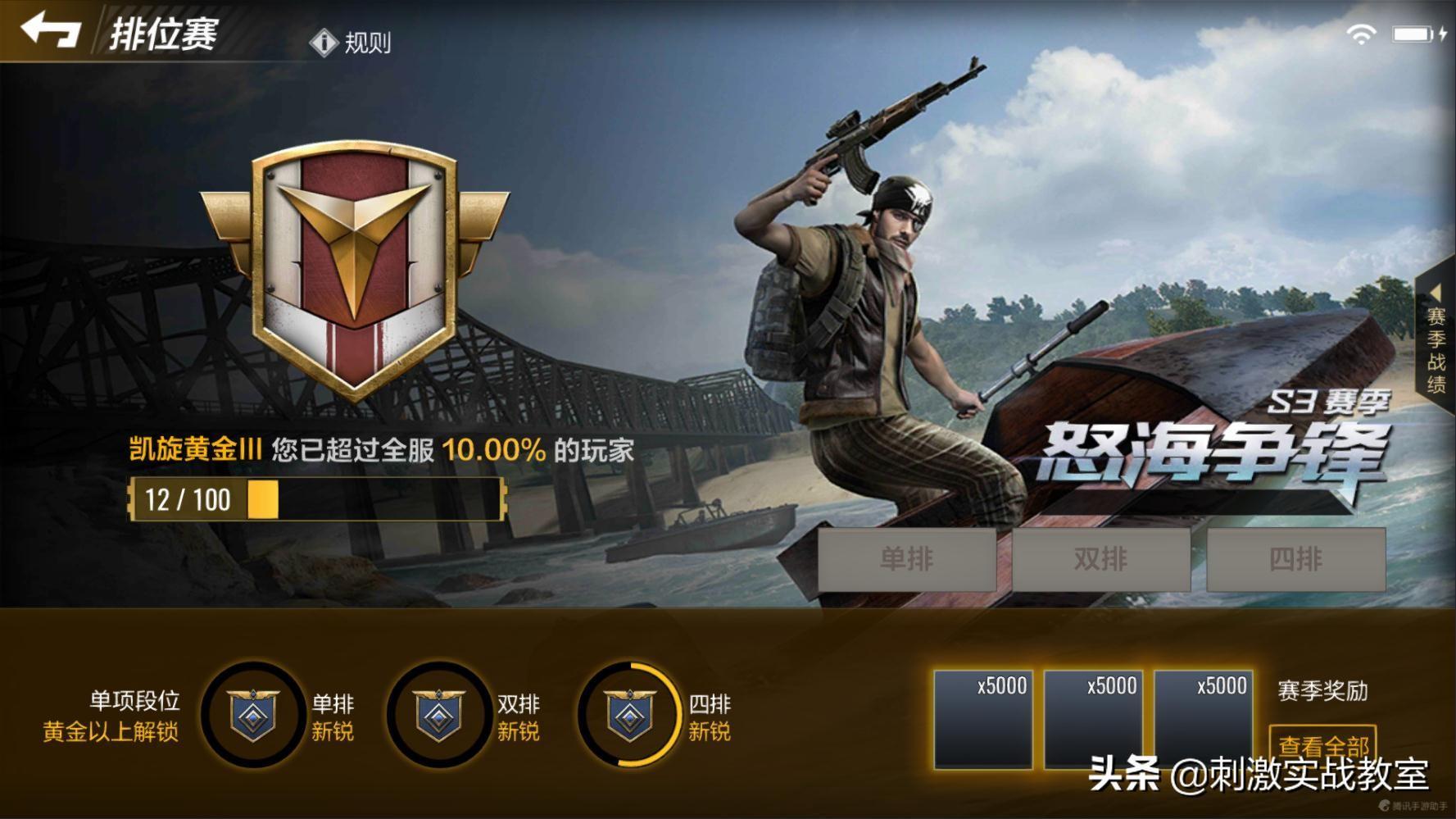View all season rewards via 查看全部
Viewport: 1456px width, 819px height.
pyautogui.click(x=1322, y=744)
